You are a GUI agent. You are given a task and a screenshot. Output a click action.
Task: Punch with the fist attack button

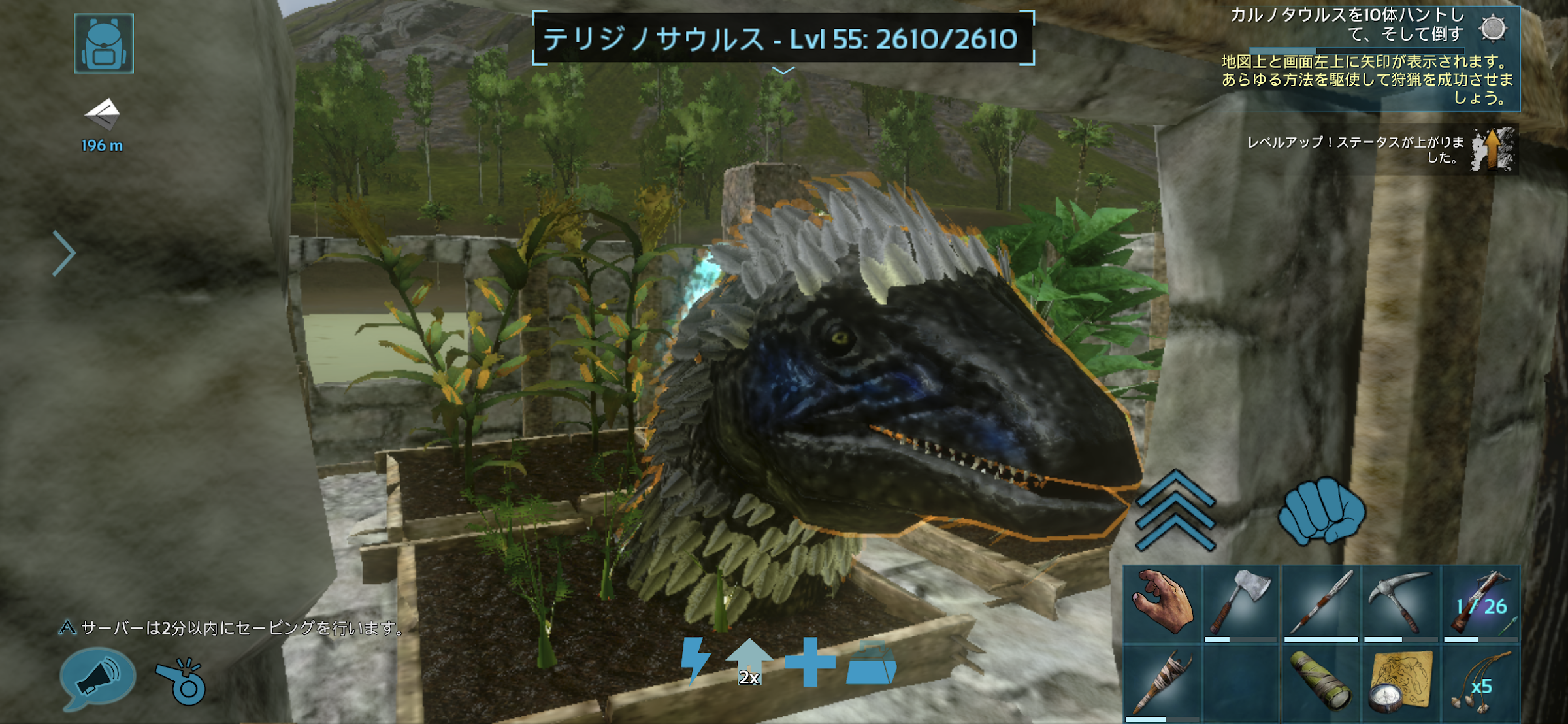coord(1321,510)
